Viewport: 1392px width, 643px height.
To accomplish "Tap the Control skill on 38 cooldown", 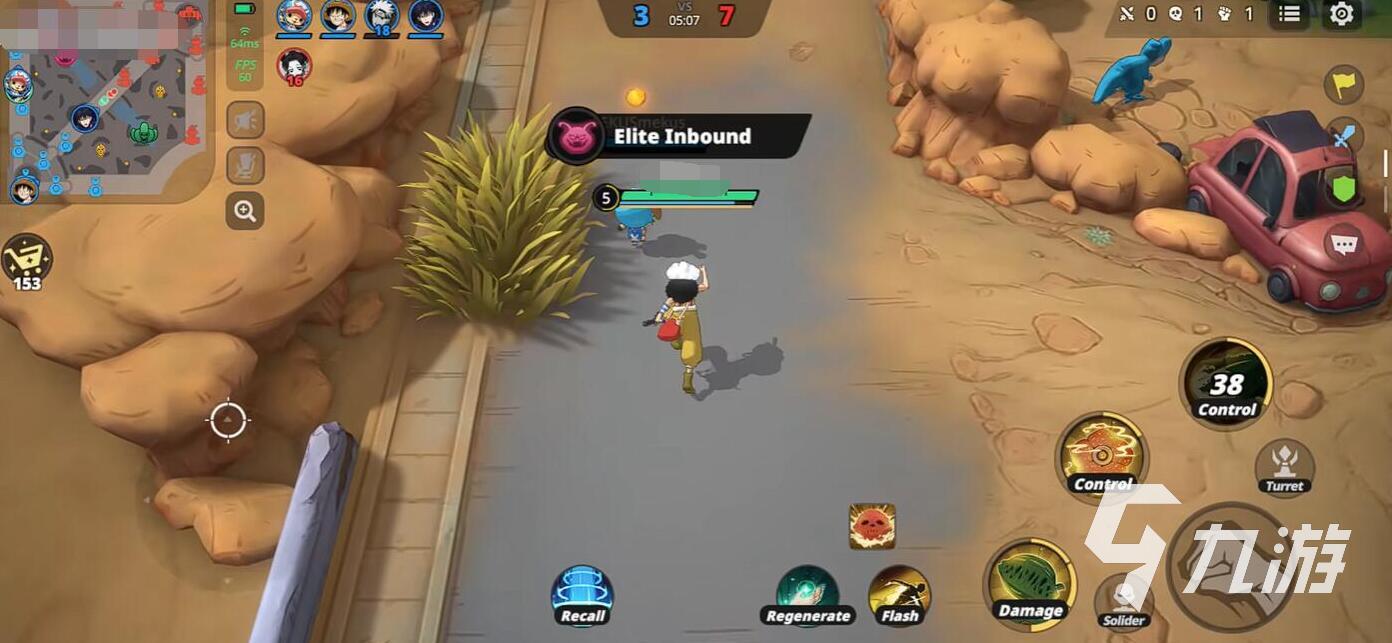I will coord(1226,383).
